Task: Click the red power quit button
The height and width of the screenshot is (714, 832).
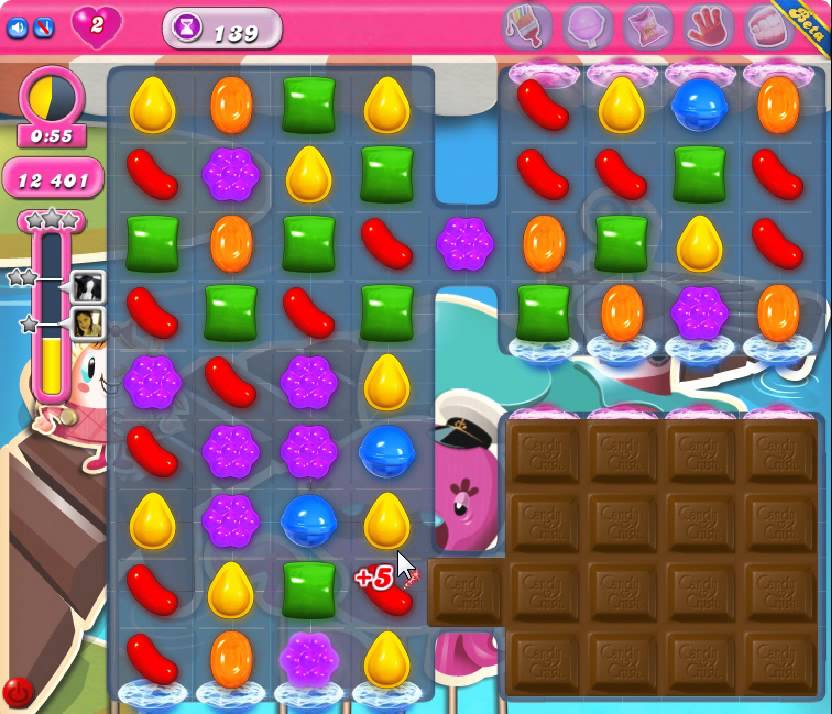Action: [x=17, y=691]
